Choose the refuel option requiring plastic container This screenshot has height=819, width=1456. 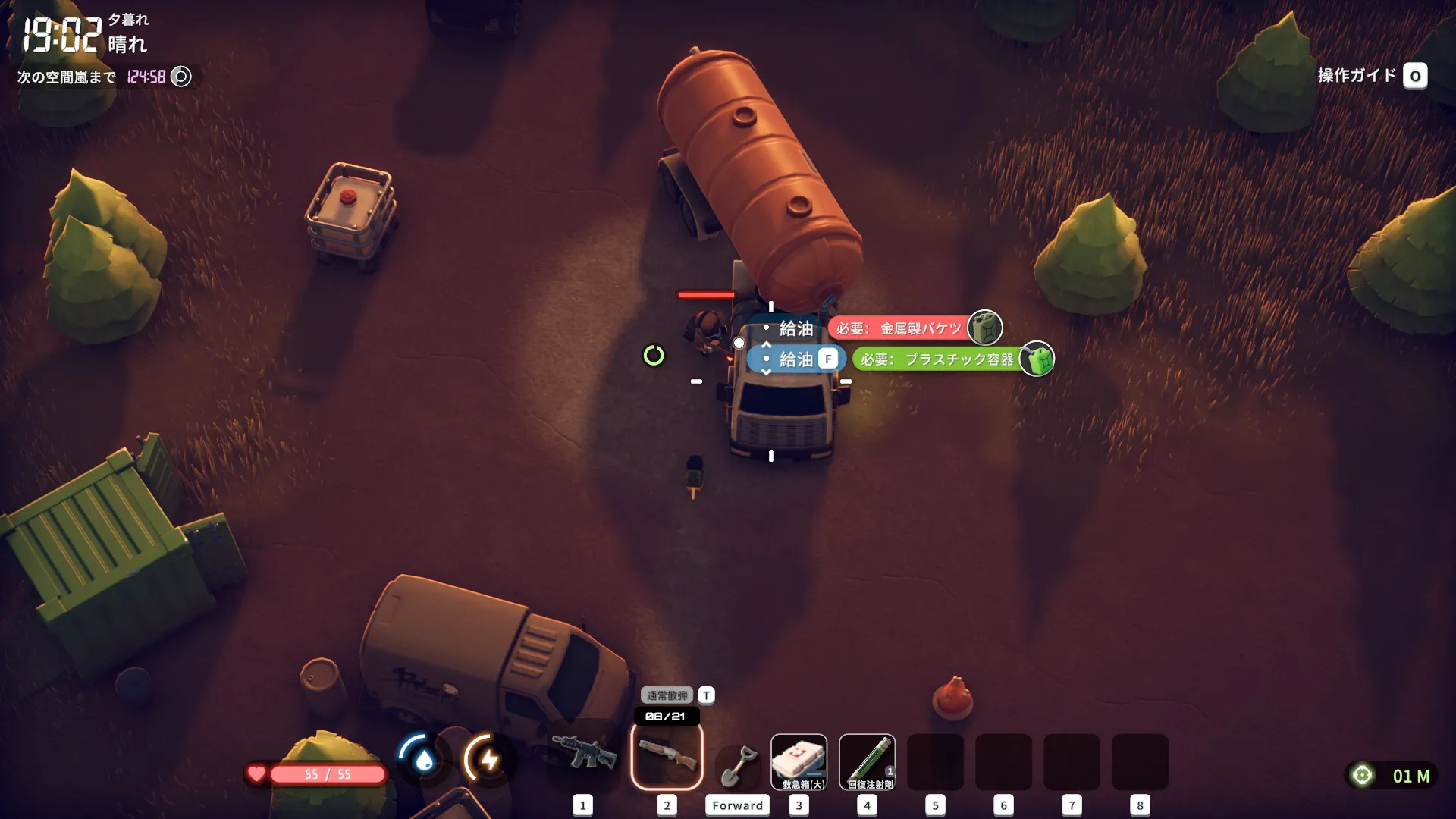796,359
